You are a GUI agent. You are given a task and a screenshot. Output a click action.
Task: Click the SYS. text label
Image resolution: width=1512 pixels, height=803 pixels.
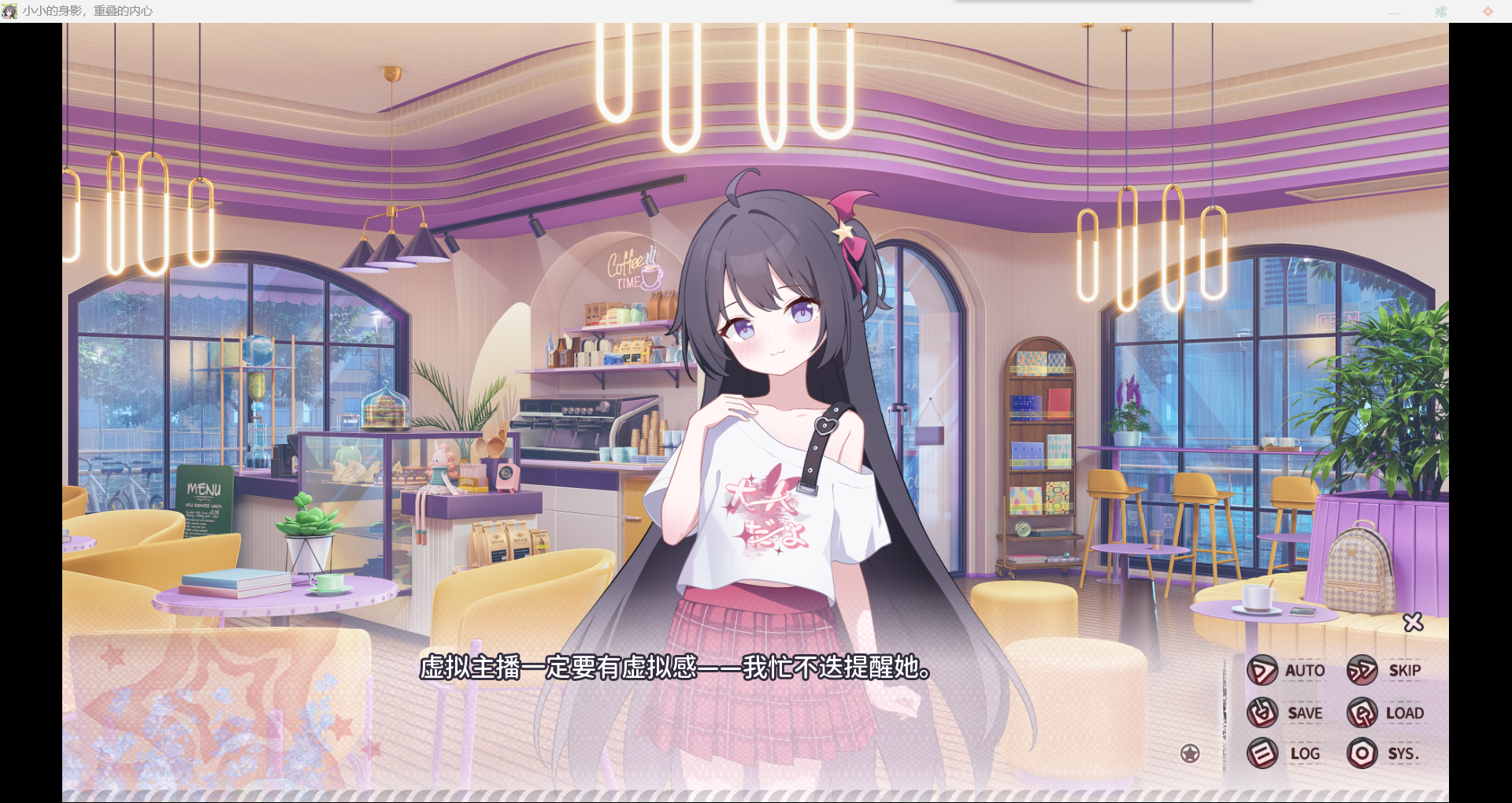tap(1403, 753)
